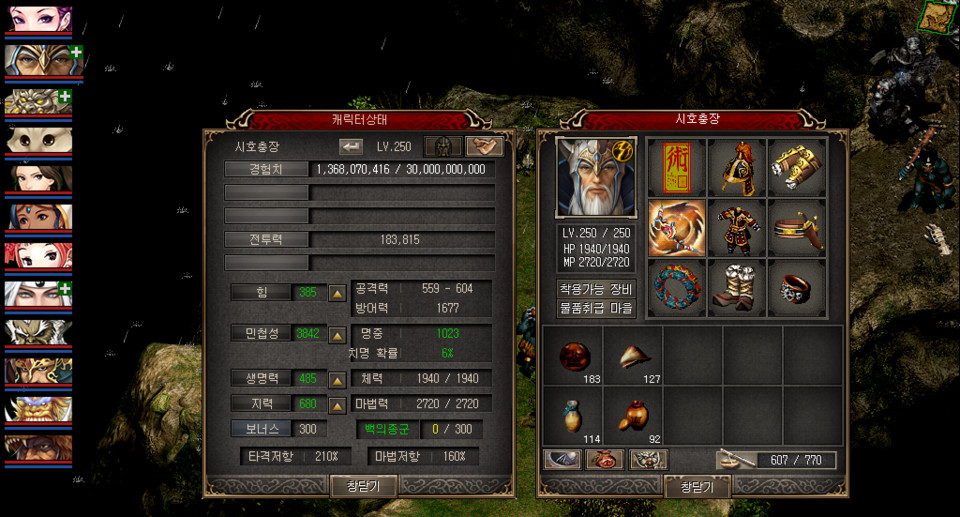Increase the 민첩성 stat with its arrow
The image size is (960, 517).
(x=338, y=333)
